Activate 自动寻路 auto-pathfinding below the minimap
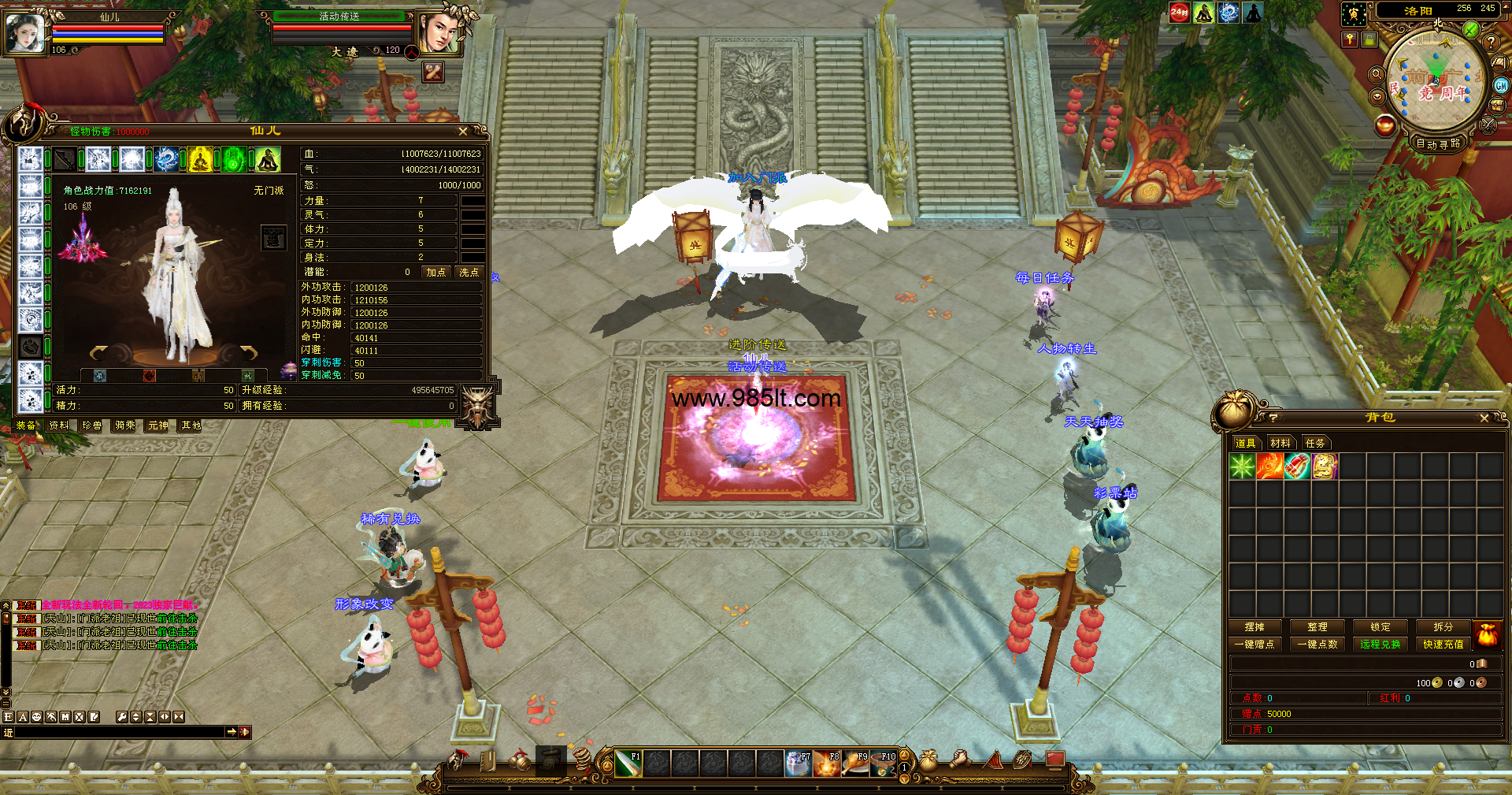This screenshot has width=1512, height=795. point(1438,143)
